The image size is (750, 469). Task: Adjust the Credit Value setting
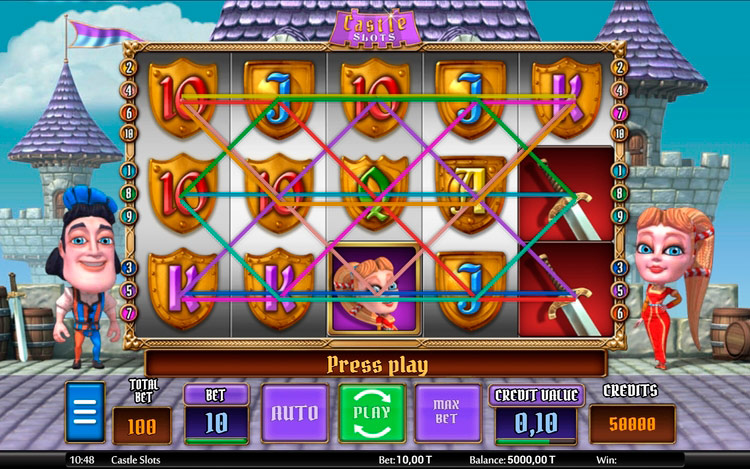pos(535,421)
